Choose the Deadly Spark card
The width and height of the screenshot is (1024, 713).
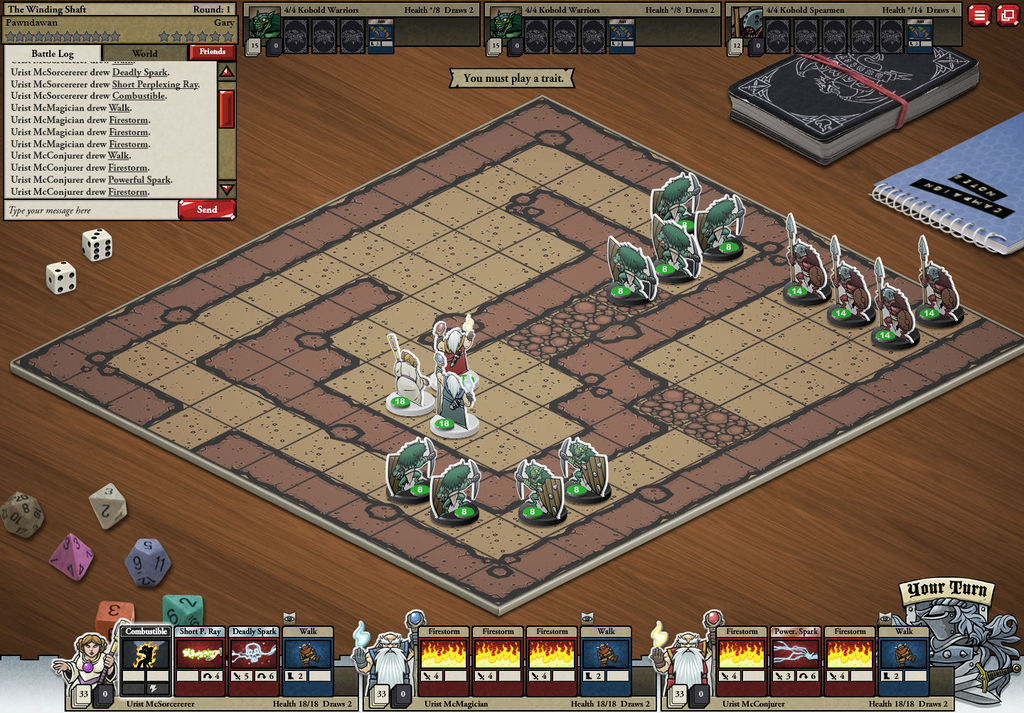click(x=253, y=660)
